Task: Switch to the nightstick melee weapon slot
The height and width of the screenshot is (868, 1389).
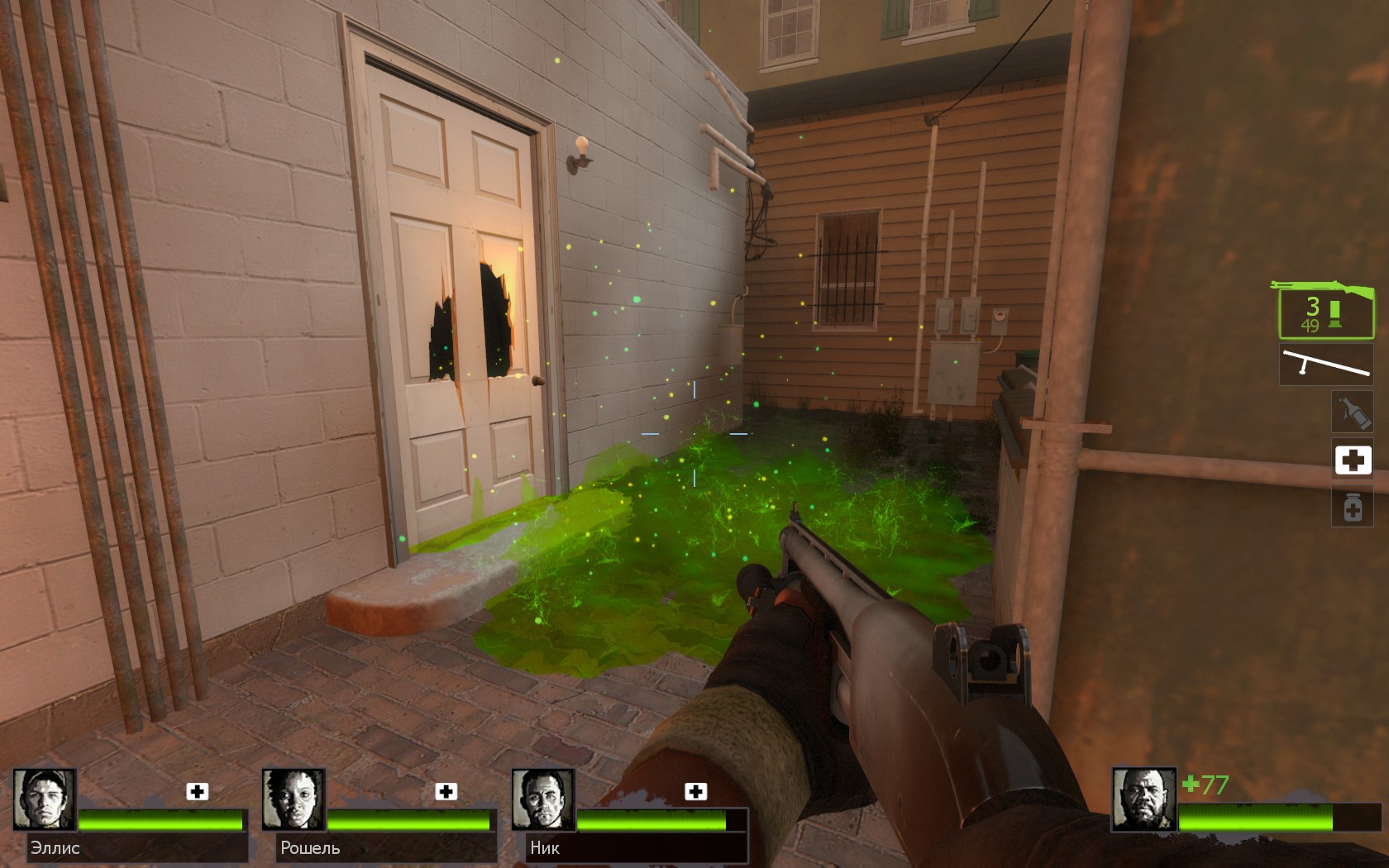Action: click(1325, 365)
